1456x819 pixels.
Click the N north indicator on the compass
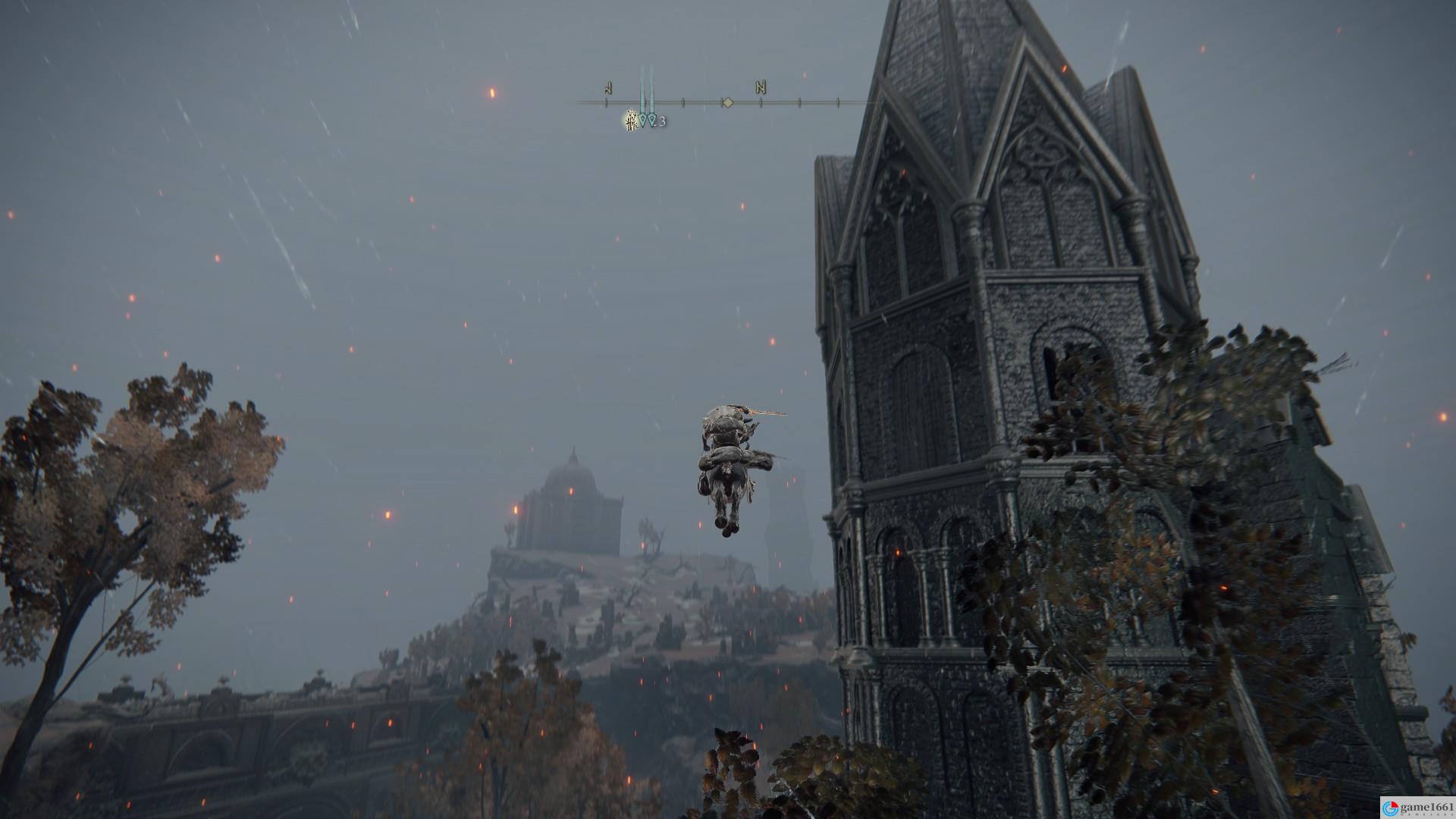point(760,88)
